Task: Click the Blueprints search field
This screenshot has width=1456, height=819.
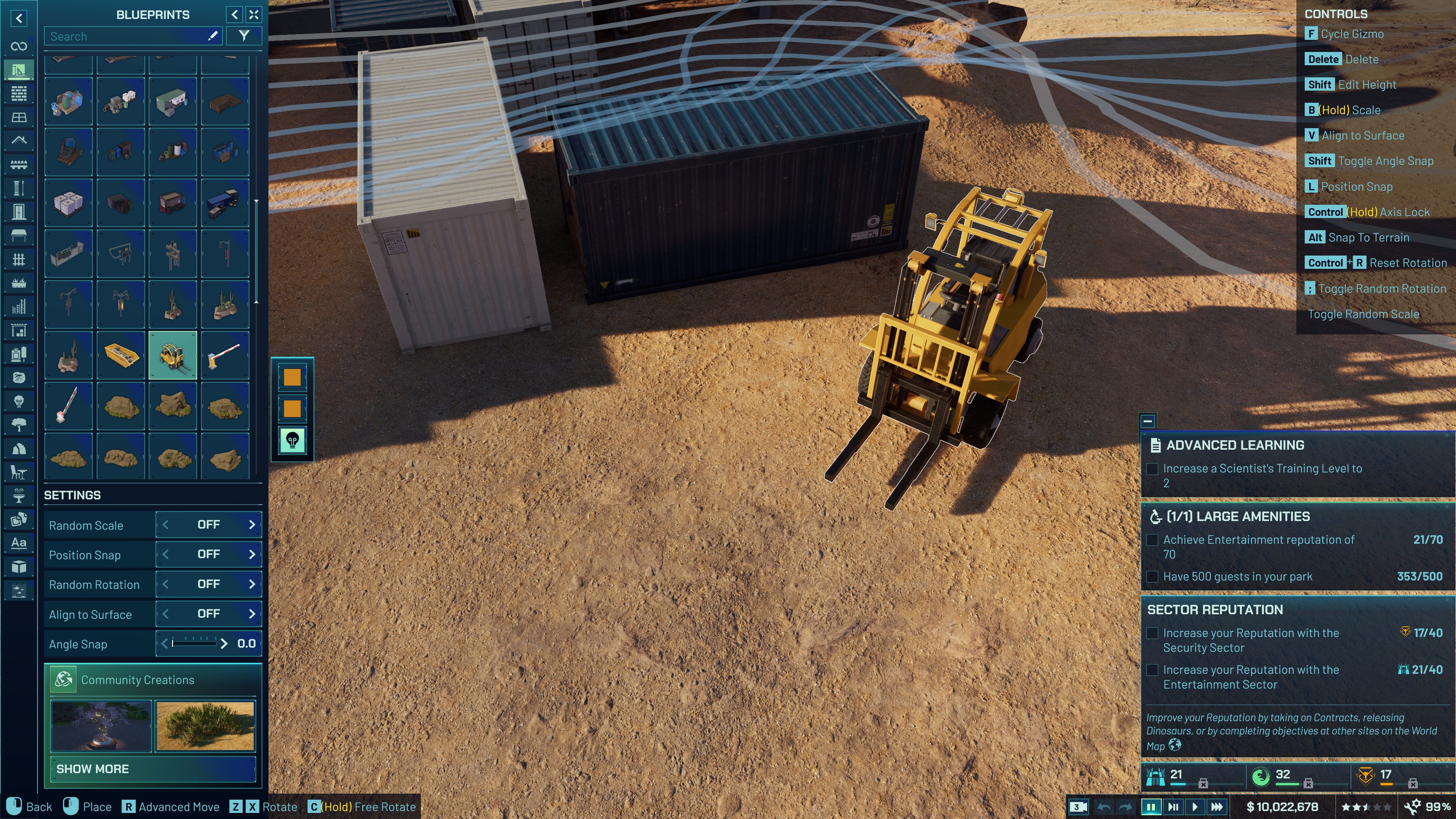Action: click(x=127, y=36)
